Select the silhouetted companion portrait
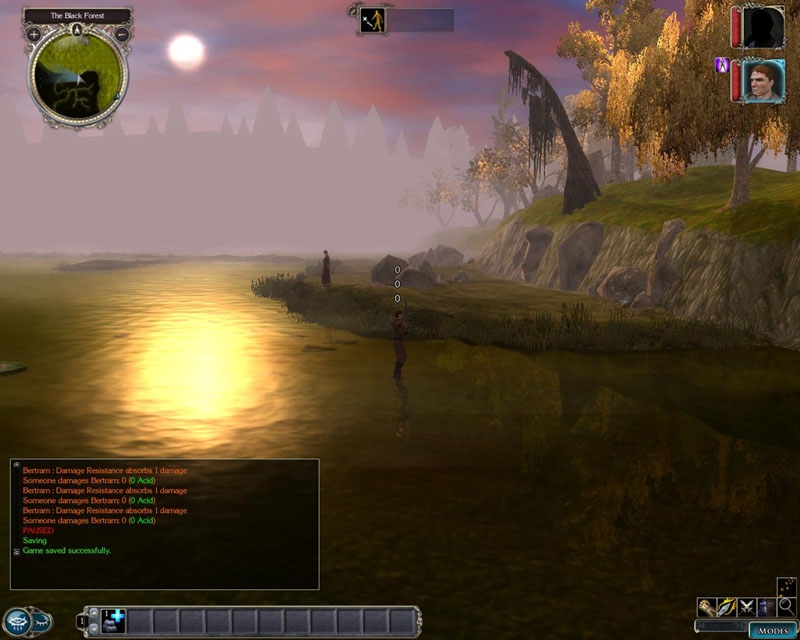Viewport: 800px width, 640px height. pyautogui.click(x=763, y=27)
